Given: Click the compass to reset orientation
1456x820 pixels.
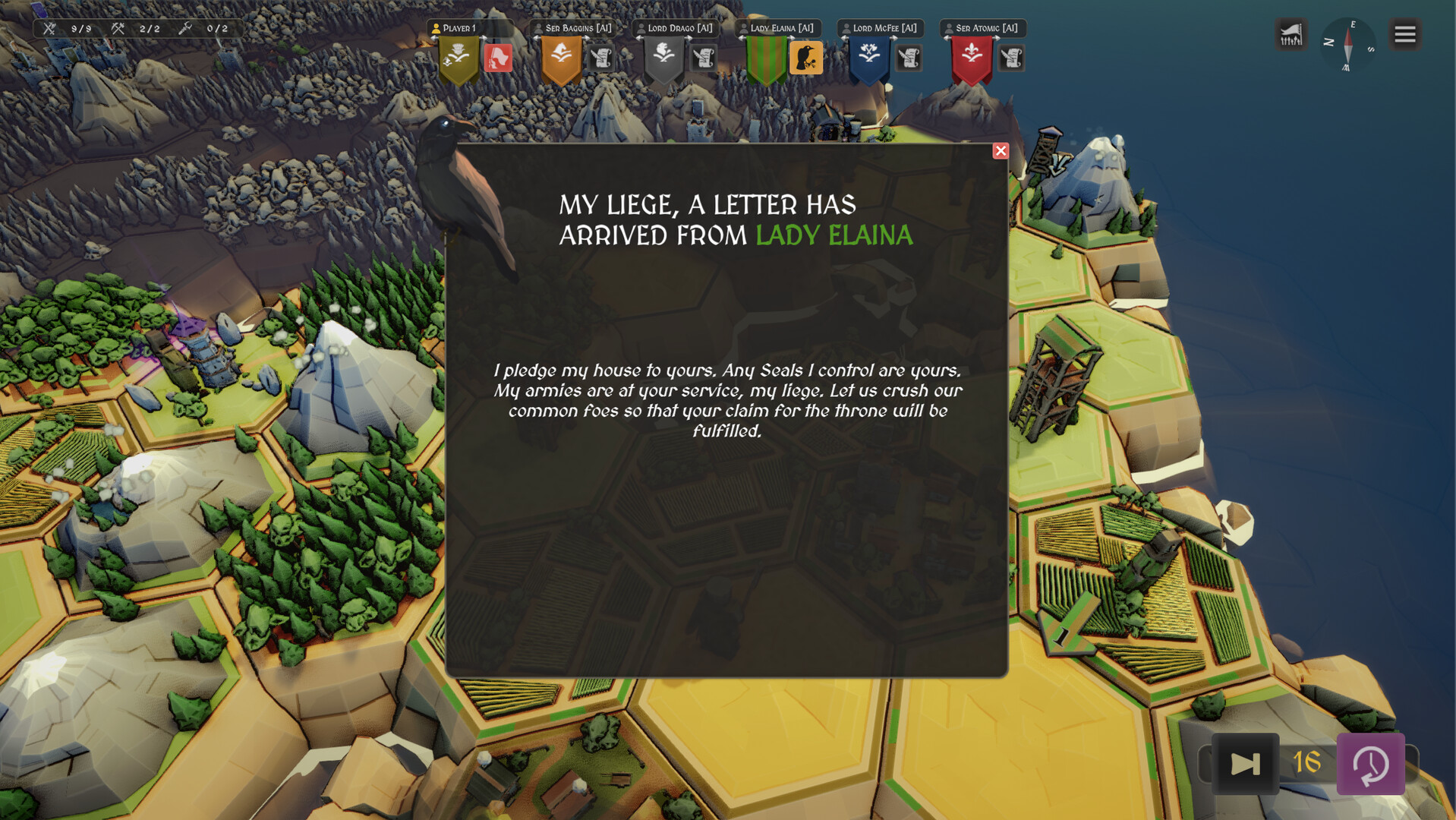Looking at the screenshot, I should click(1348, 44).
